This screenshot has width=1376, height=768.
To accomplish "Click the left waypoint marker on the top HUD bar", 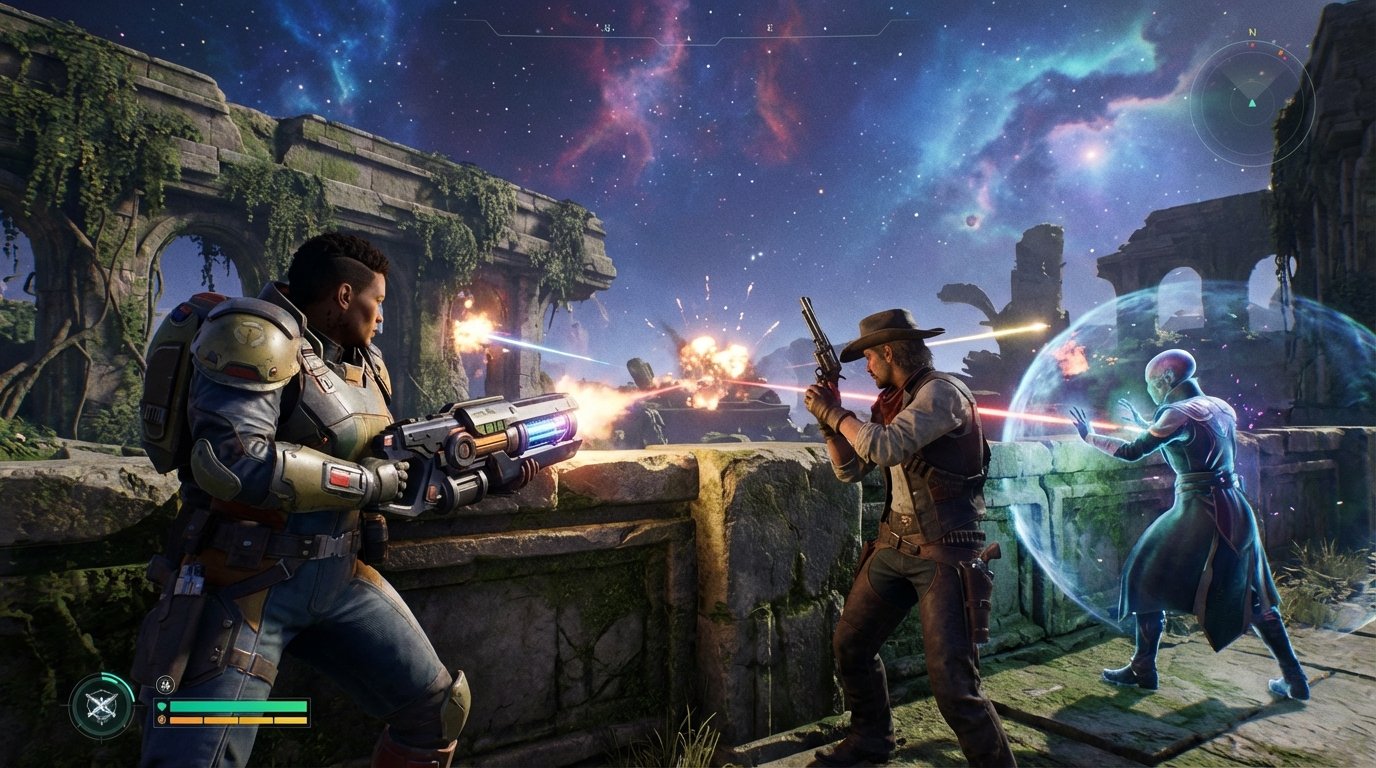I will tap(607, 29).
